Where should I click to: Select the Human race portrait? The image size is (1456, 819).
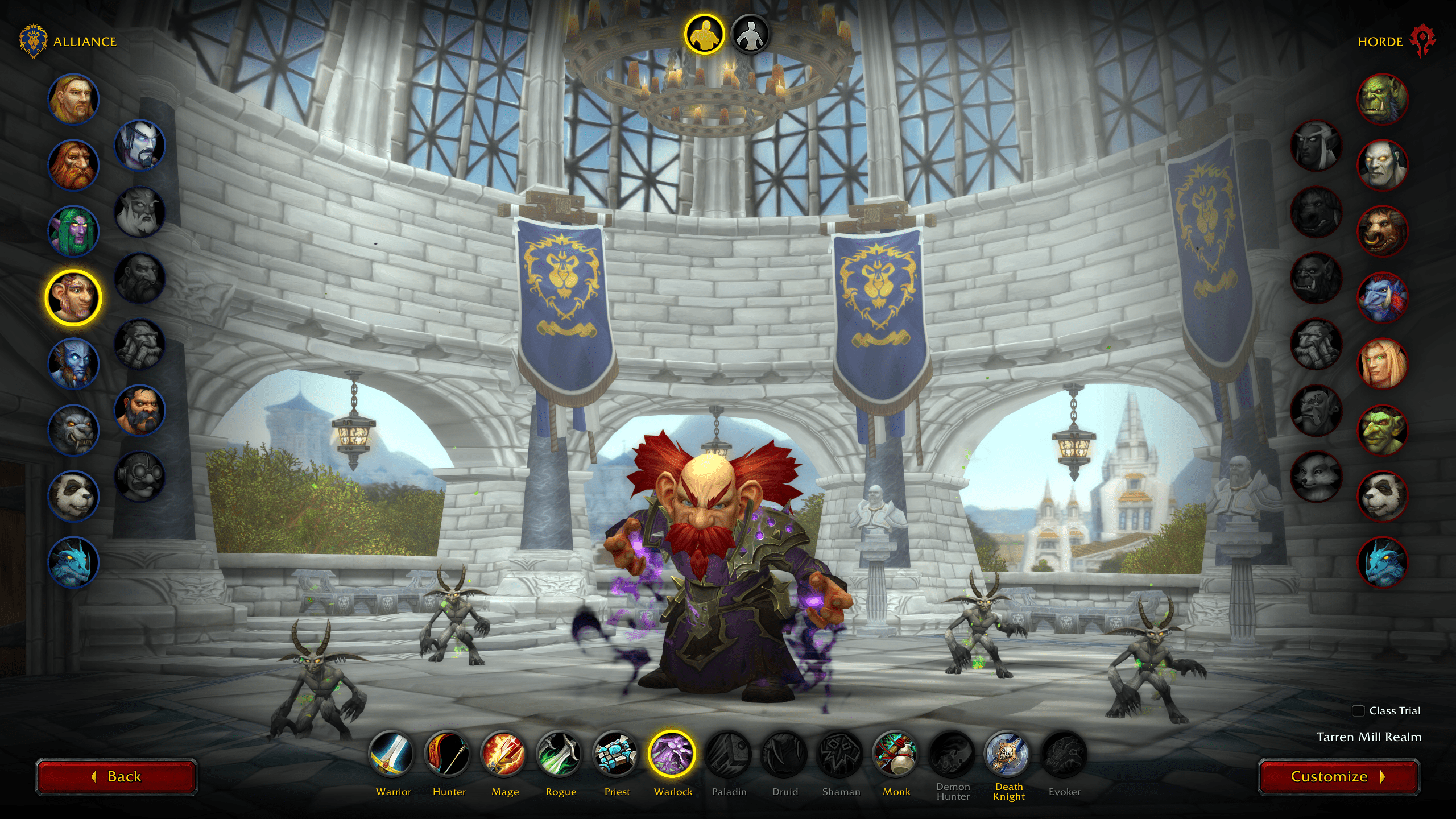tap(73, 99)
